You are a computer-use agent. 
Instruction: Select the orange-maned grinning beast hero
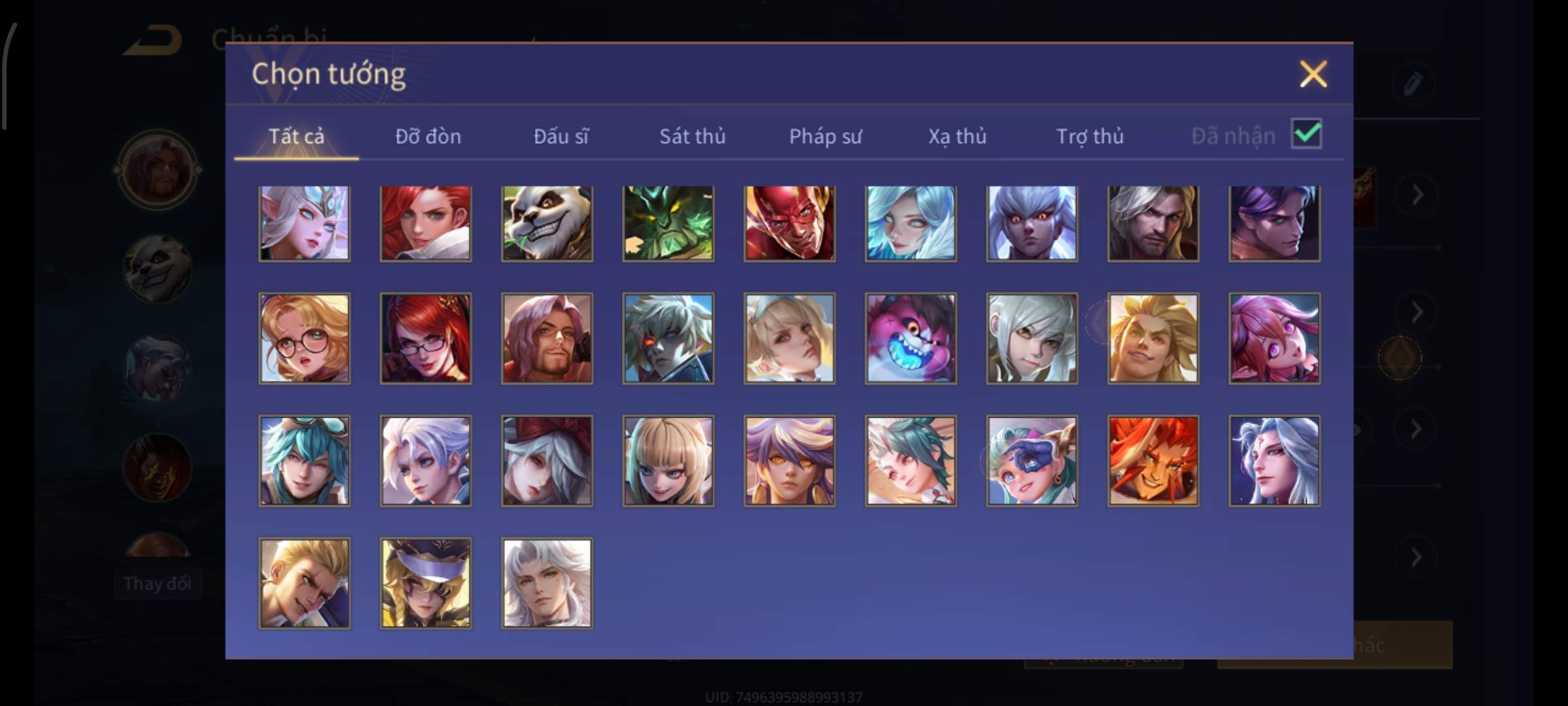click(1153, 461)
